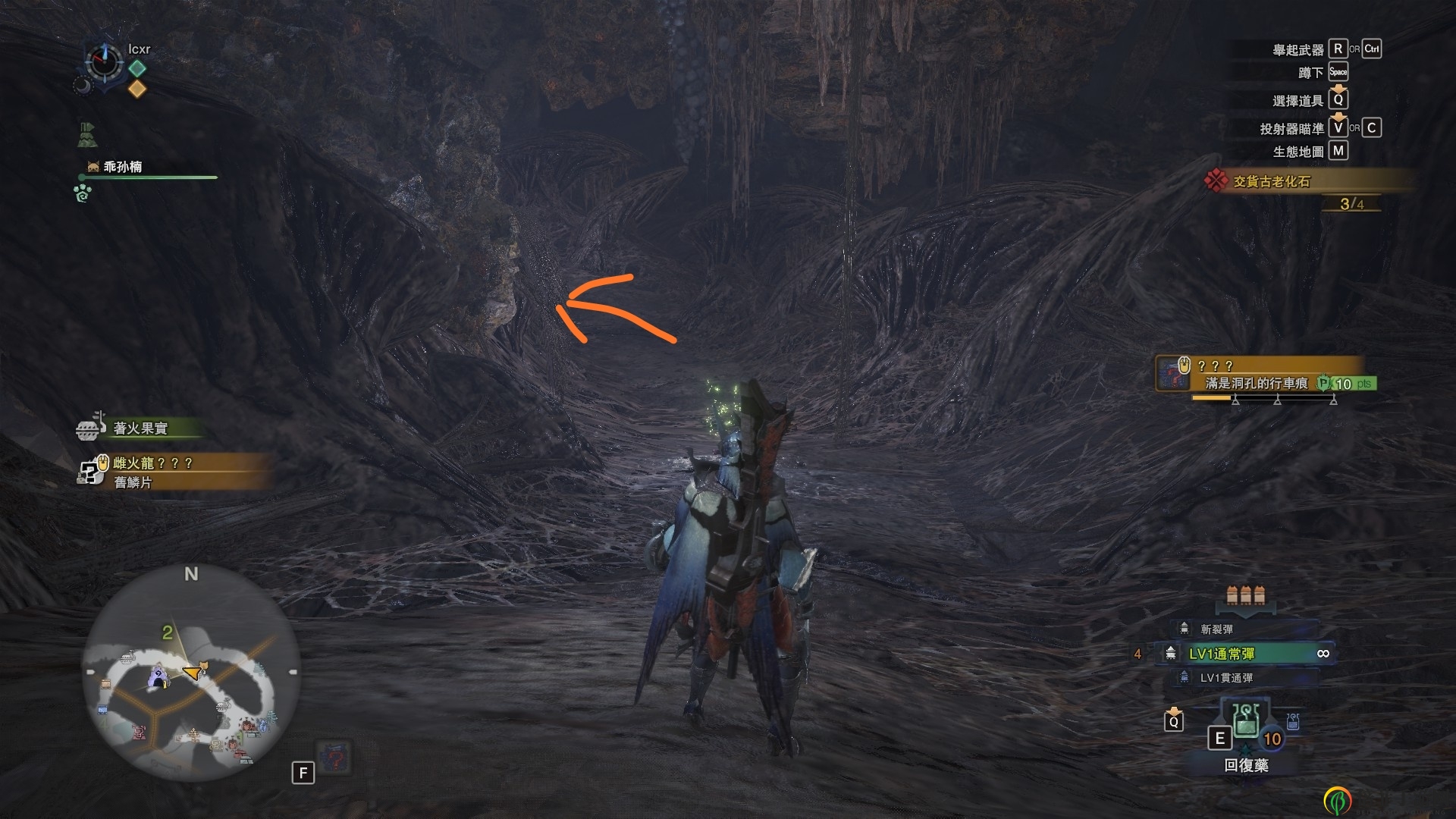This screenshot has width=1456, height=819.
Task: Open the 雌火龍 舊鱗片 research notification
Action: click(x=154, y=472)
